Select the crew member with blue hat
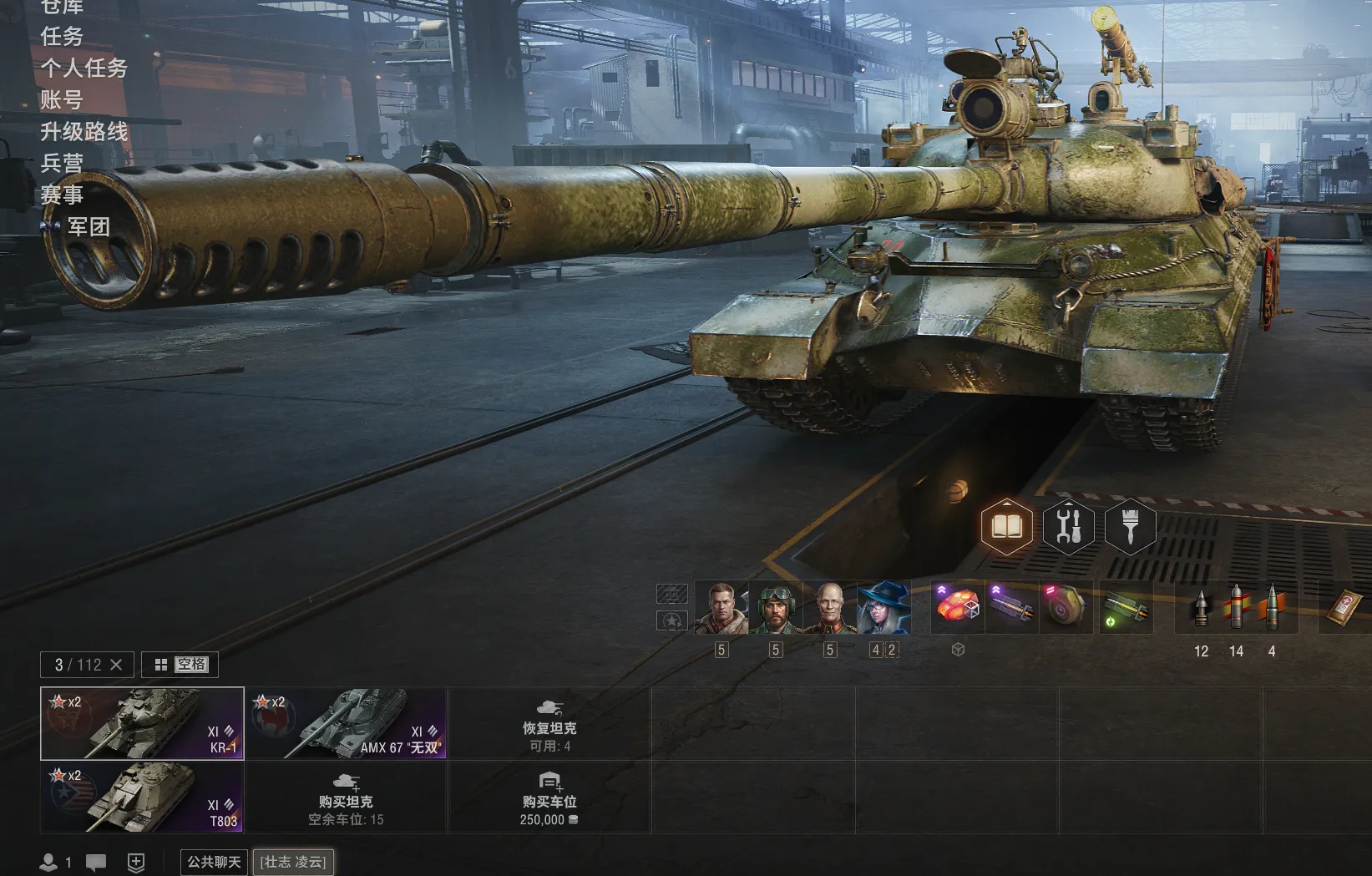Screen dimensions: 1372x876 pos(883,608)
